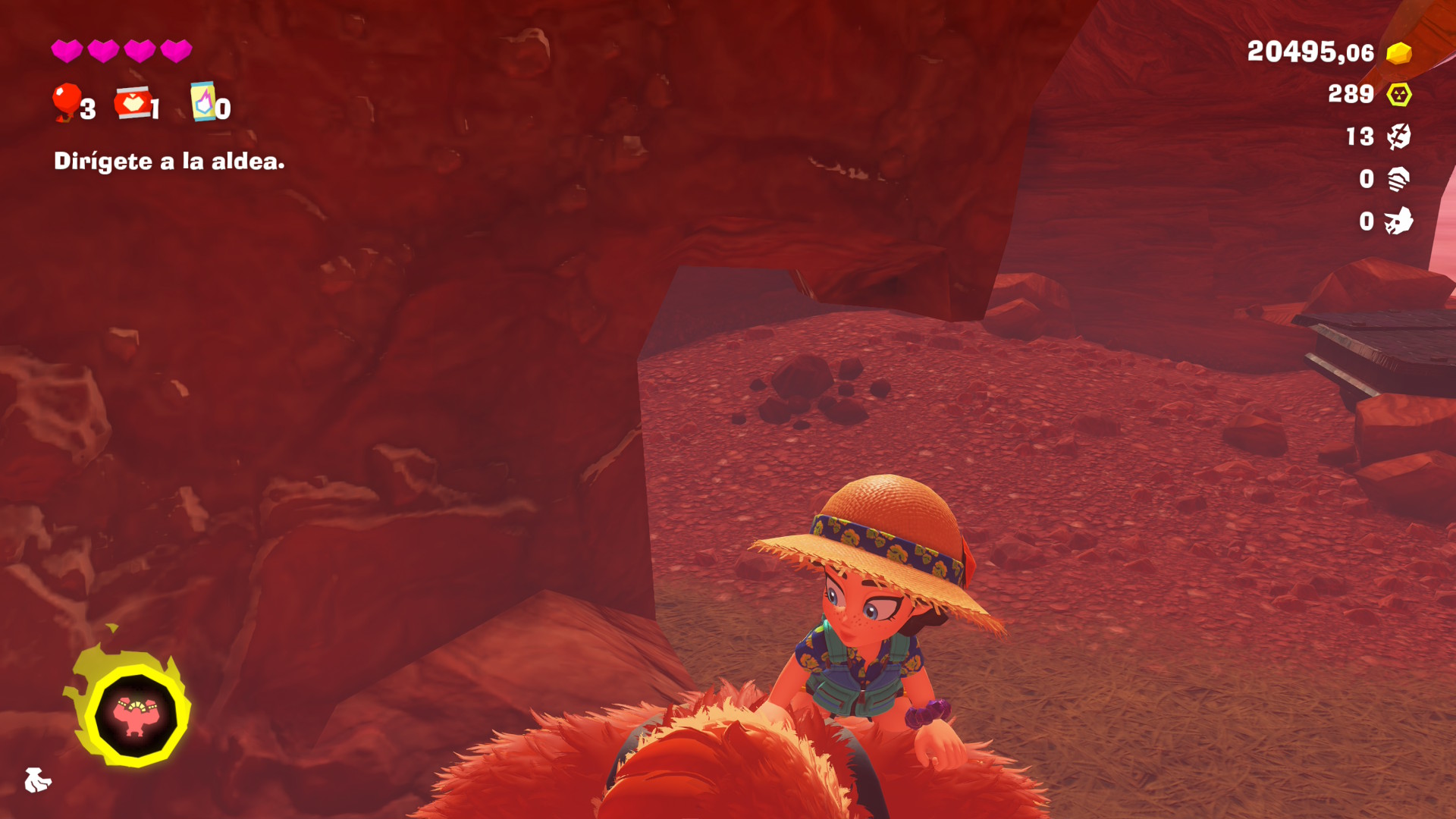This screenshot has height=819, width=1456.
Task: Select the cracked disc fossil icon
Action: [x=1399, y=136]
